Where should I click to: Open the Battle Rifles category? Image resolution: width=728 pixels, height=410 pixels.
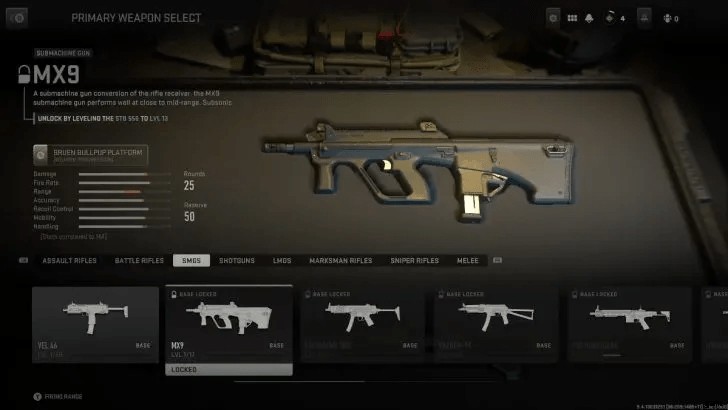click(139, 261)
